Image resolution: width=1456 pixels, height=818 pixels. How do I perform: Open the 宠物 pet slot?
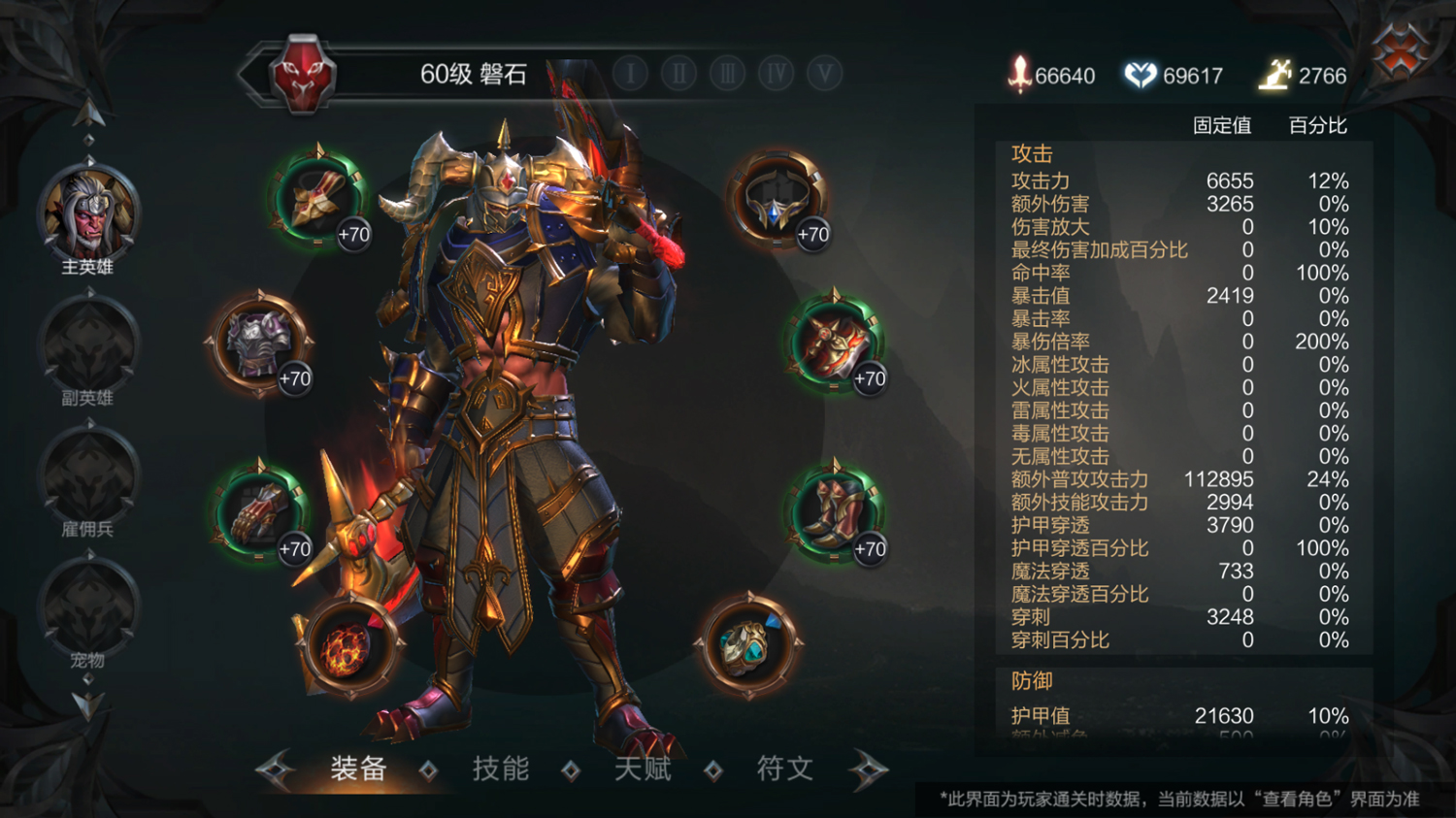pyautogui.click(x=88, y=609)
